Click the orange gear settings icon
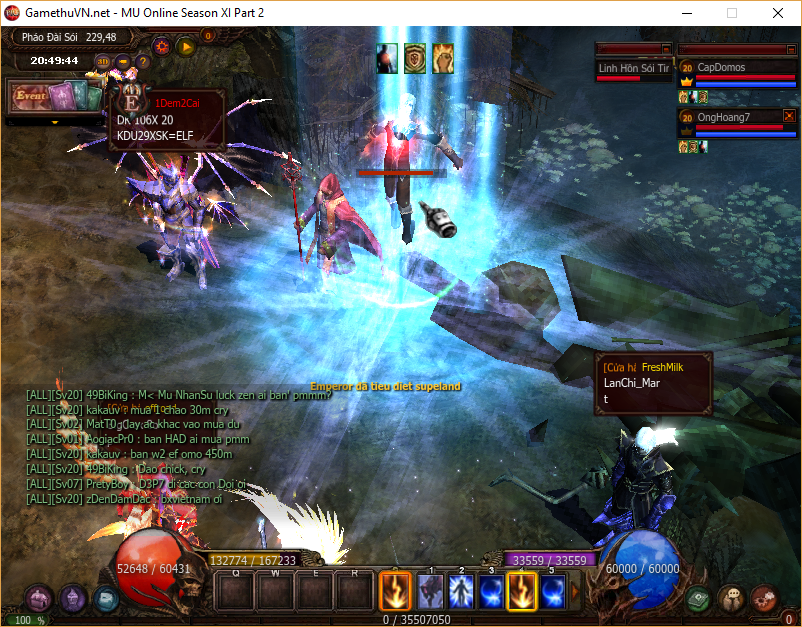 click(161, 45)
